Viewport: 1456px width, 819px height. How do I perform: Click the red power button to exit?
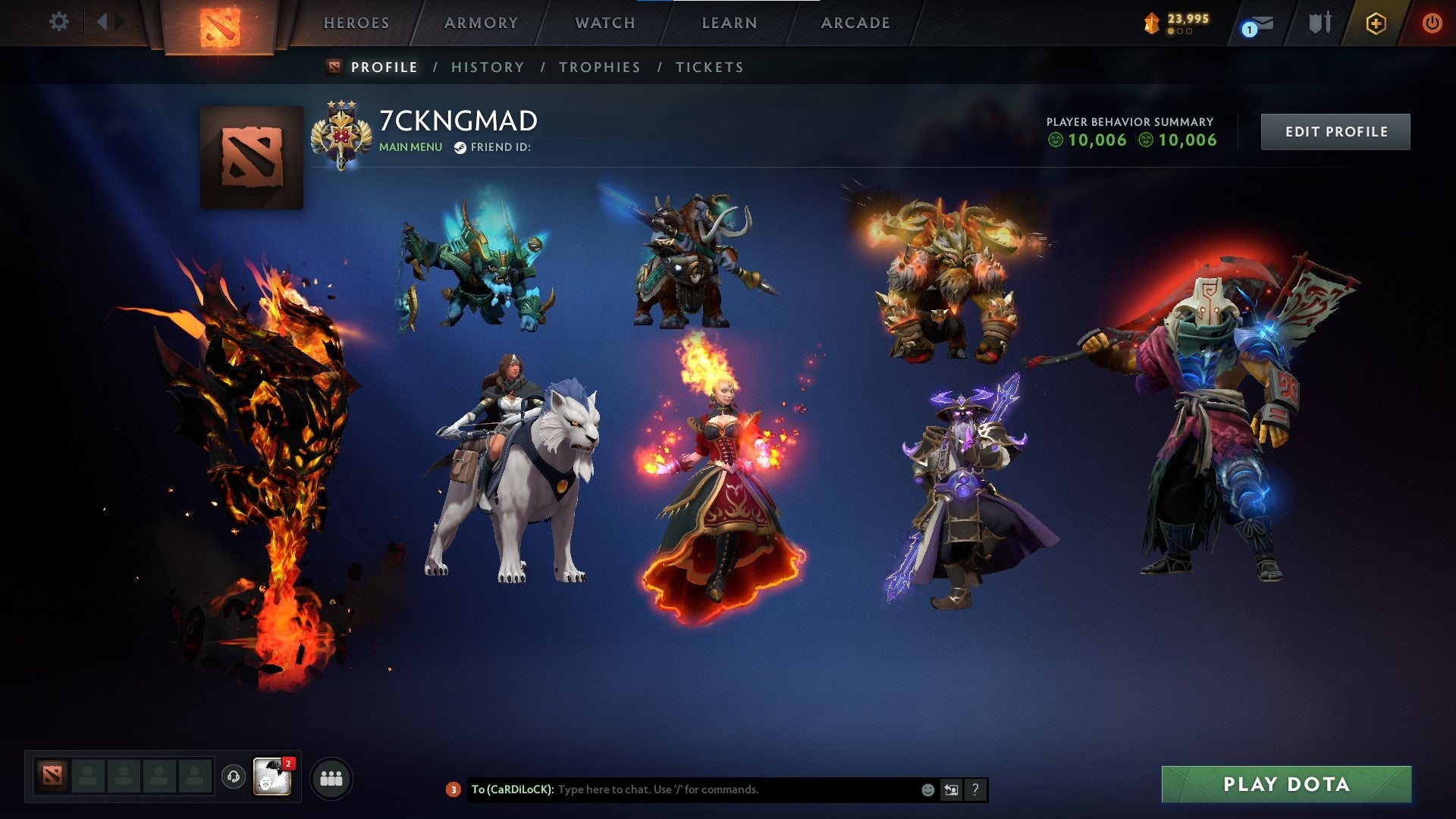[x=1432, y=22]
